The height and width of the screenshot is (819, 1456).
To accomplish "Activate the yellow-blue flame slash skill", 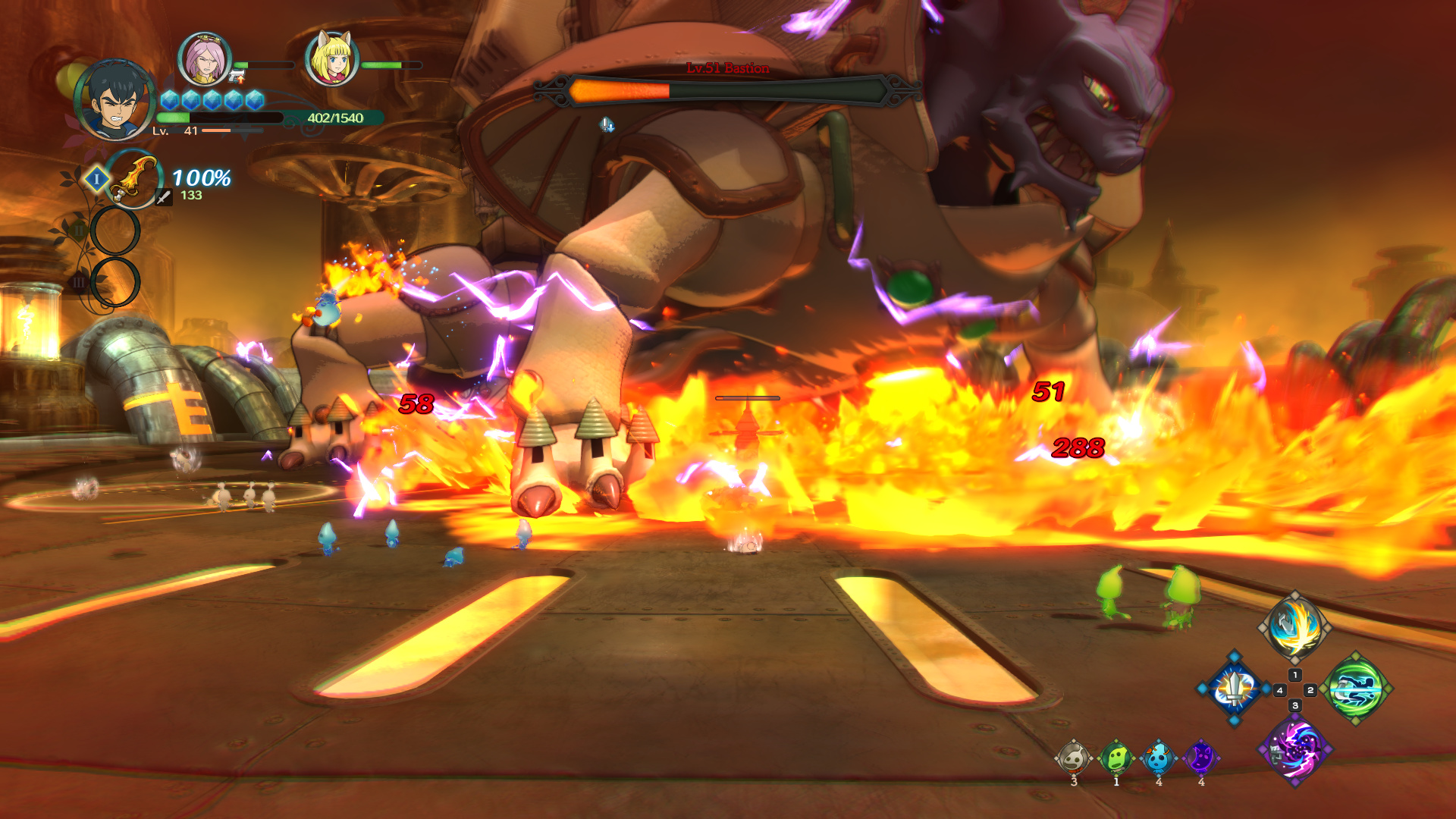I will click(1295, 627).
